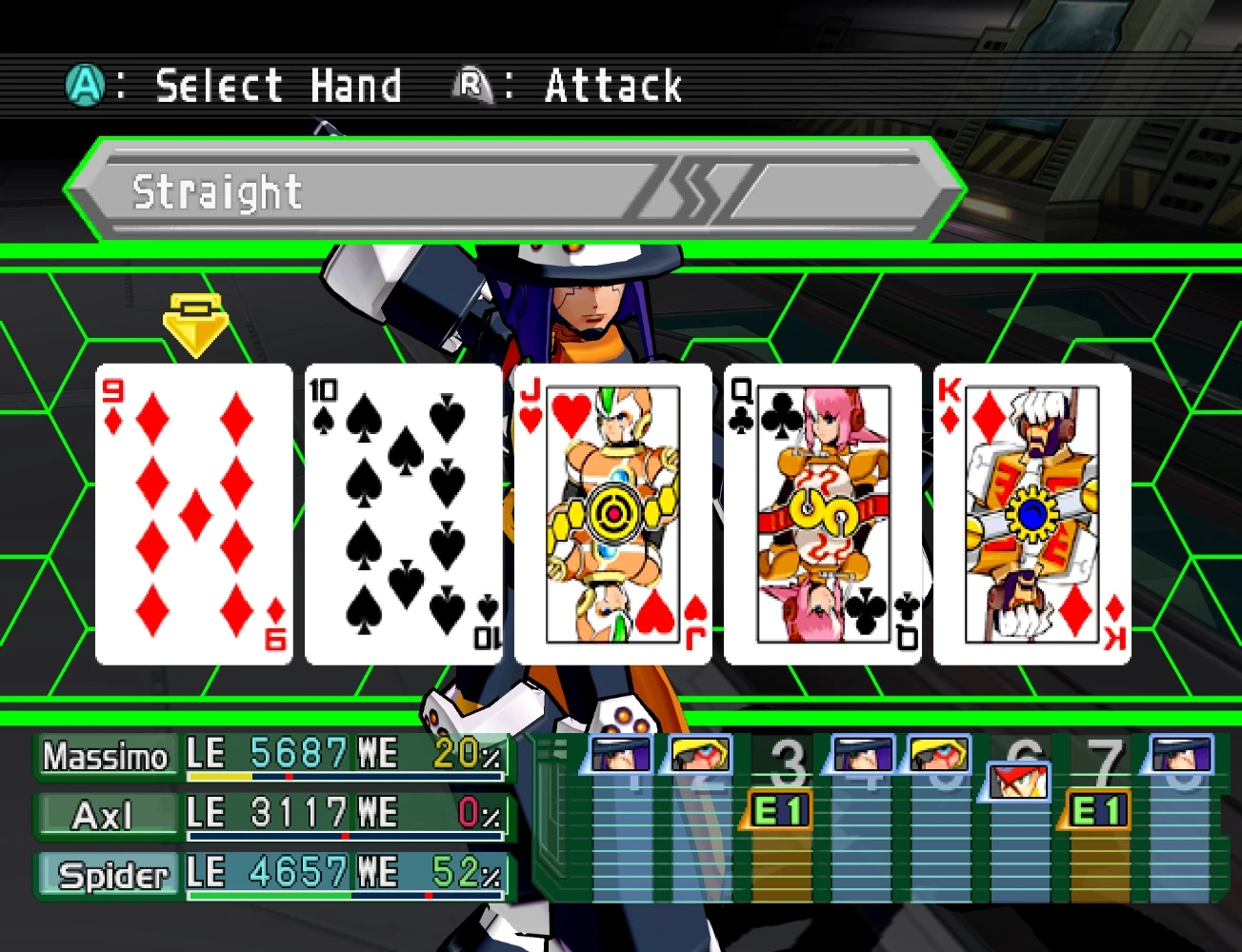Click the first enemy portrait in the turn order
Viewport: 1242px width, 952px height.
click(x=619, y=754)
